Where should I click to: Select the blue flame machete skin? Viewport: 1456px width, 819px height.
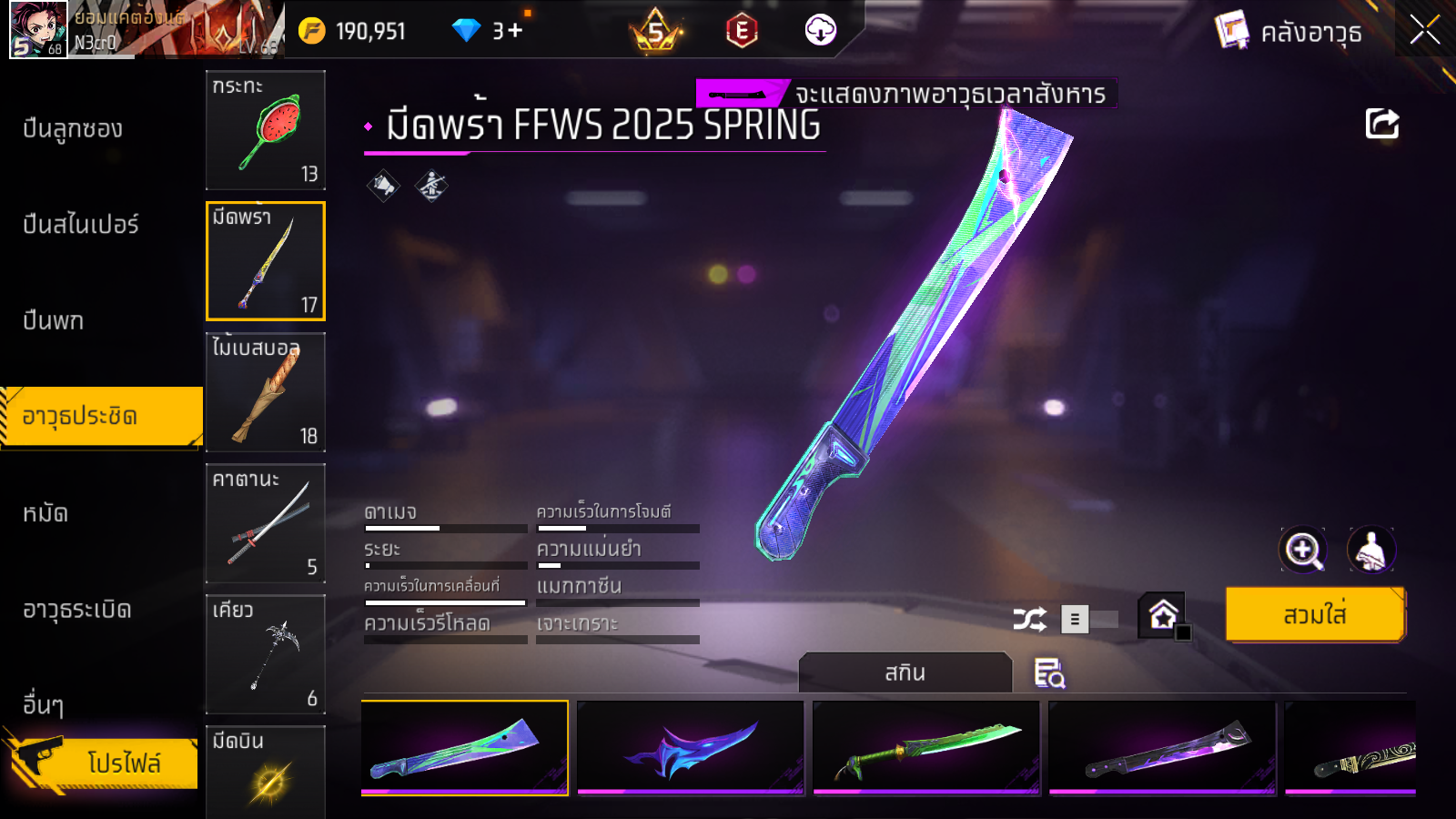coord(691,747)
